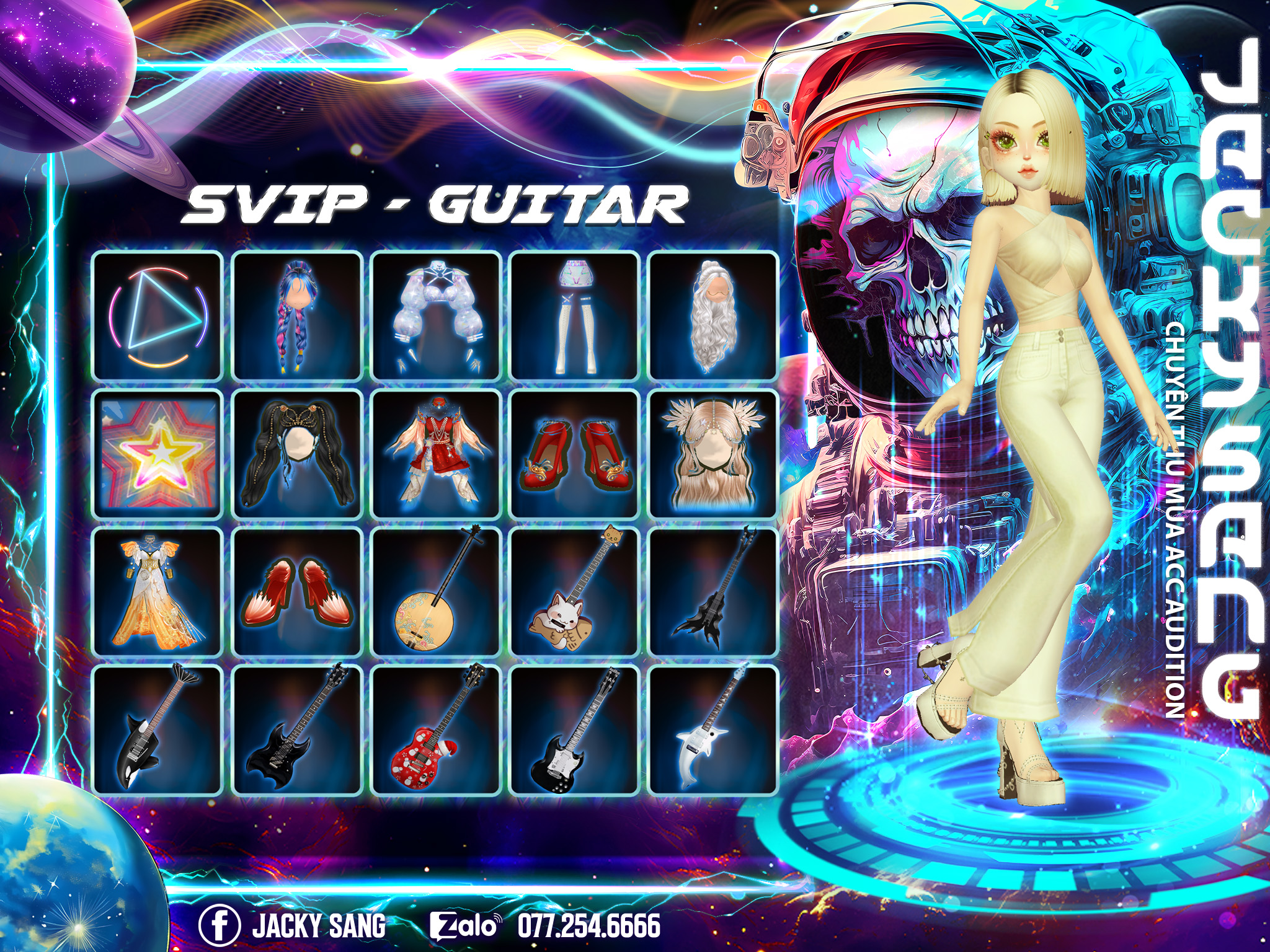Choose the golden gown outfit slot
The width and height of the screenshot is (1270, 952).
click(158, 591)
